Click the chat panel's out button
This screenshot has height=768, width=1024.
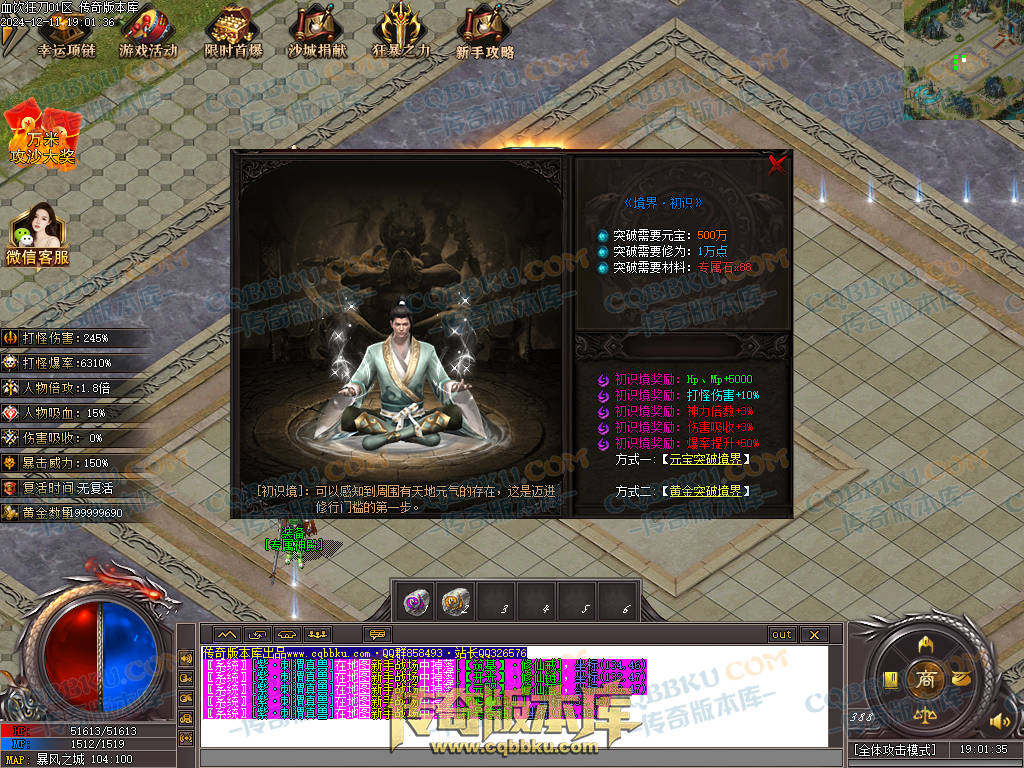click(782, 635)
